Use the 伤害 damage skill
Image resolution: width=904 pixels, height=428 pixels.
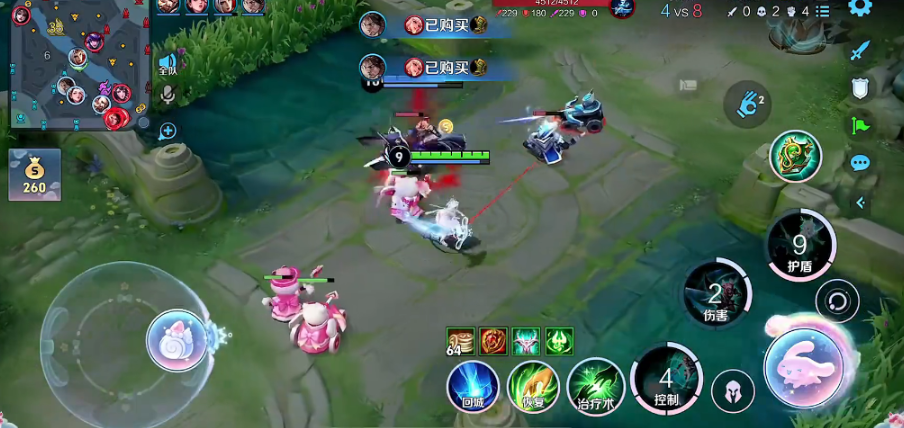(716, 294)
